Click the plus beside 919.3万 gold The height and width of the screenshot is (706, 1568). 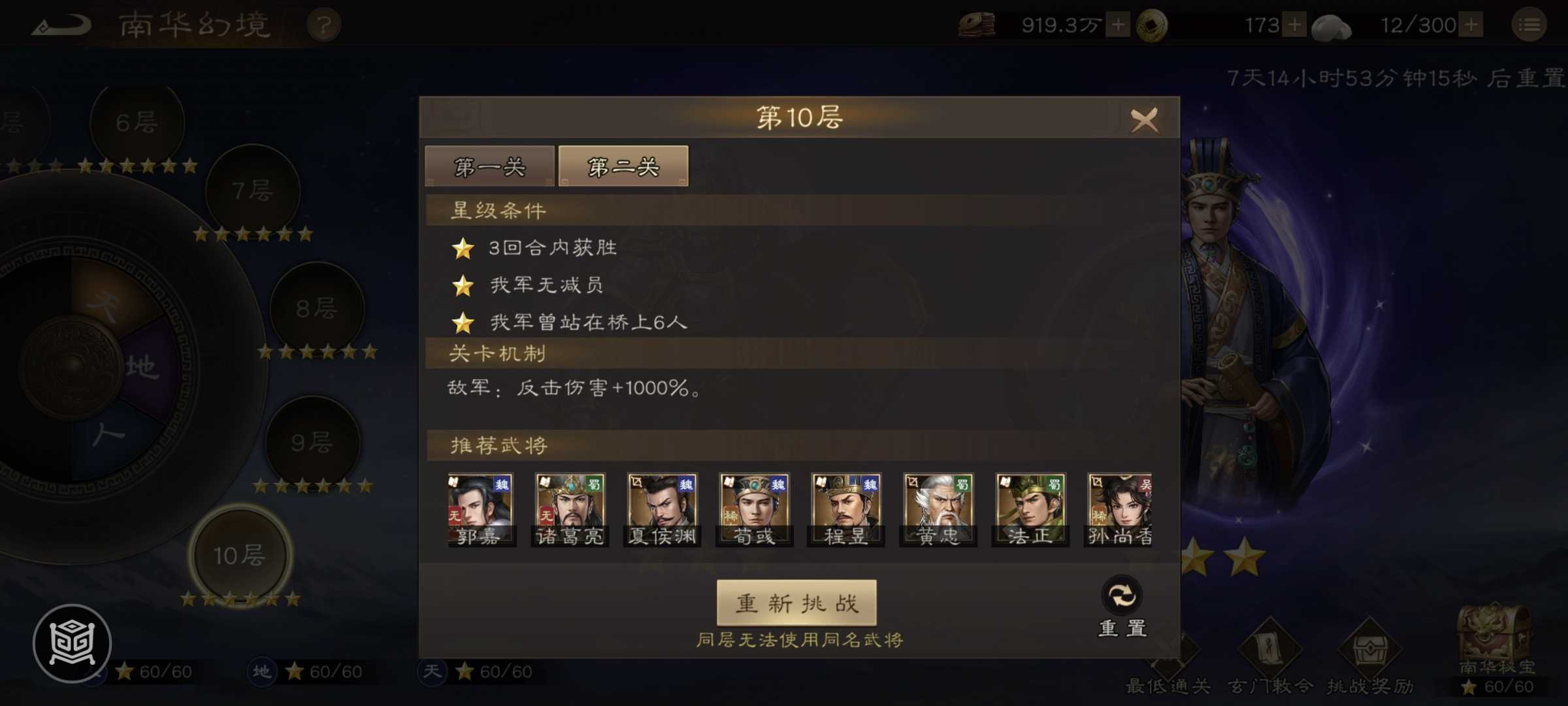1119,25
